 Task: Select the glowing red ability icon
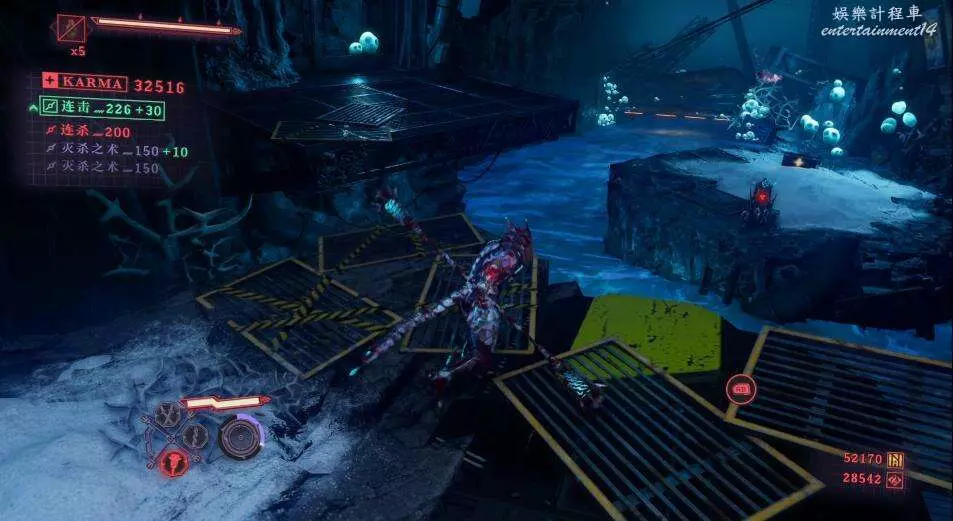point(173,461)
